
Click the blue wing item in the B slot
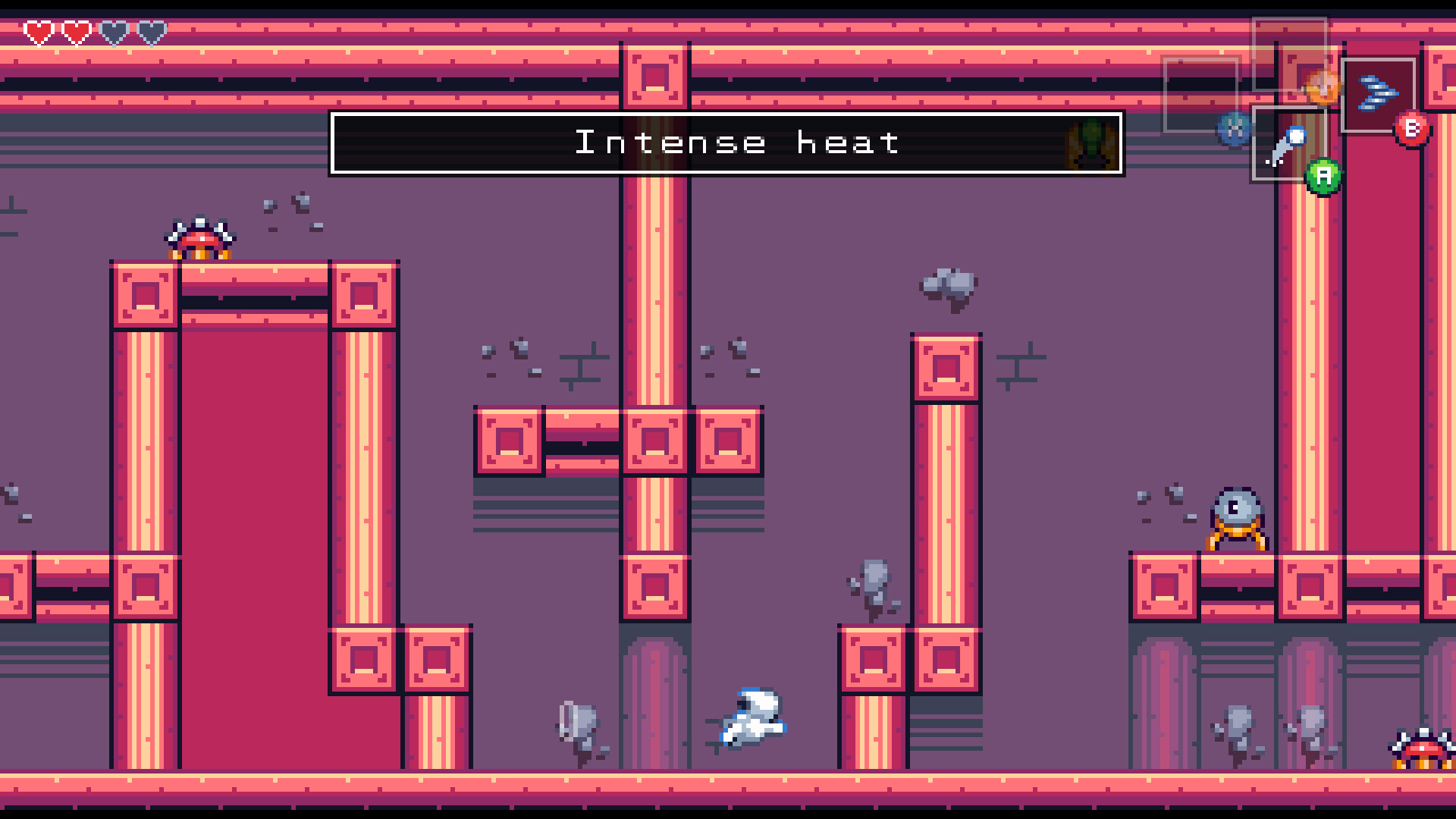[1379, 93]
